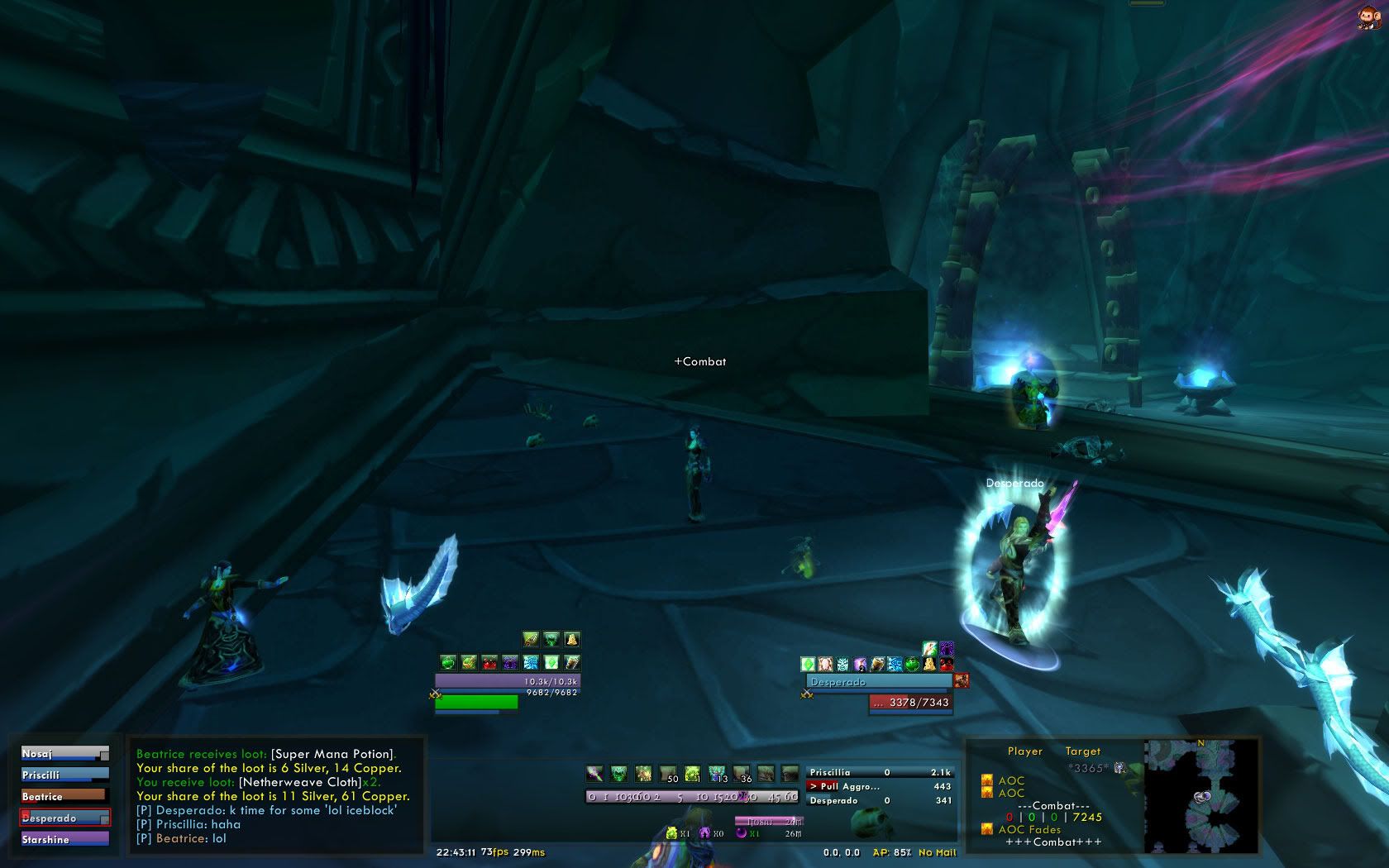This screenshot has width=1389, height=868.
Task: Use the action bar slot showing 36
Action: (742, 774)
